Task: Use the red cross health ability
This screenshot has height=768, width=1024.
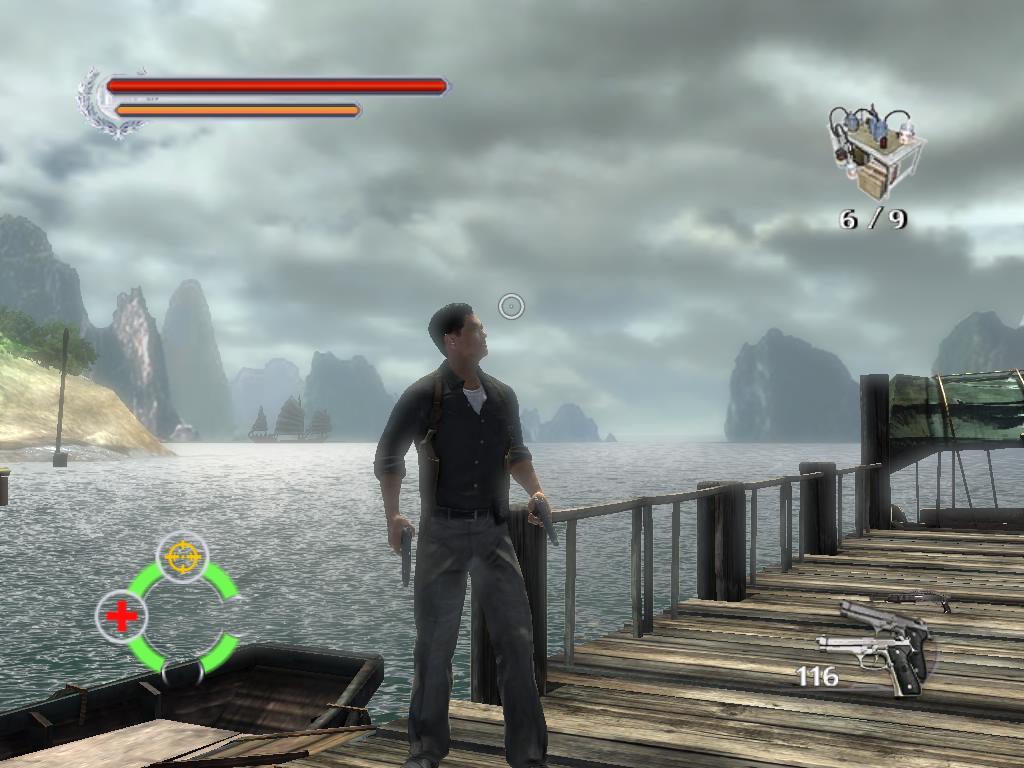Action: [x=122, y=616]
